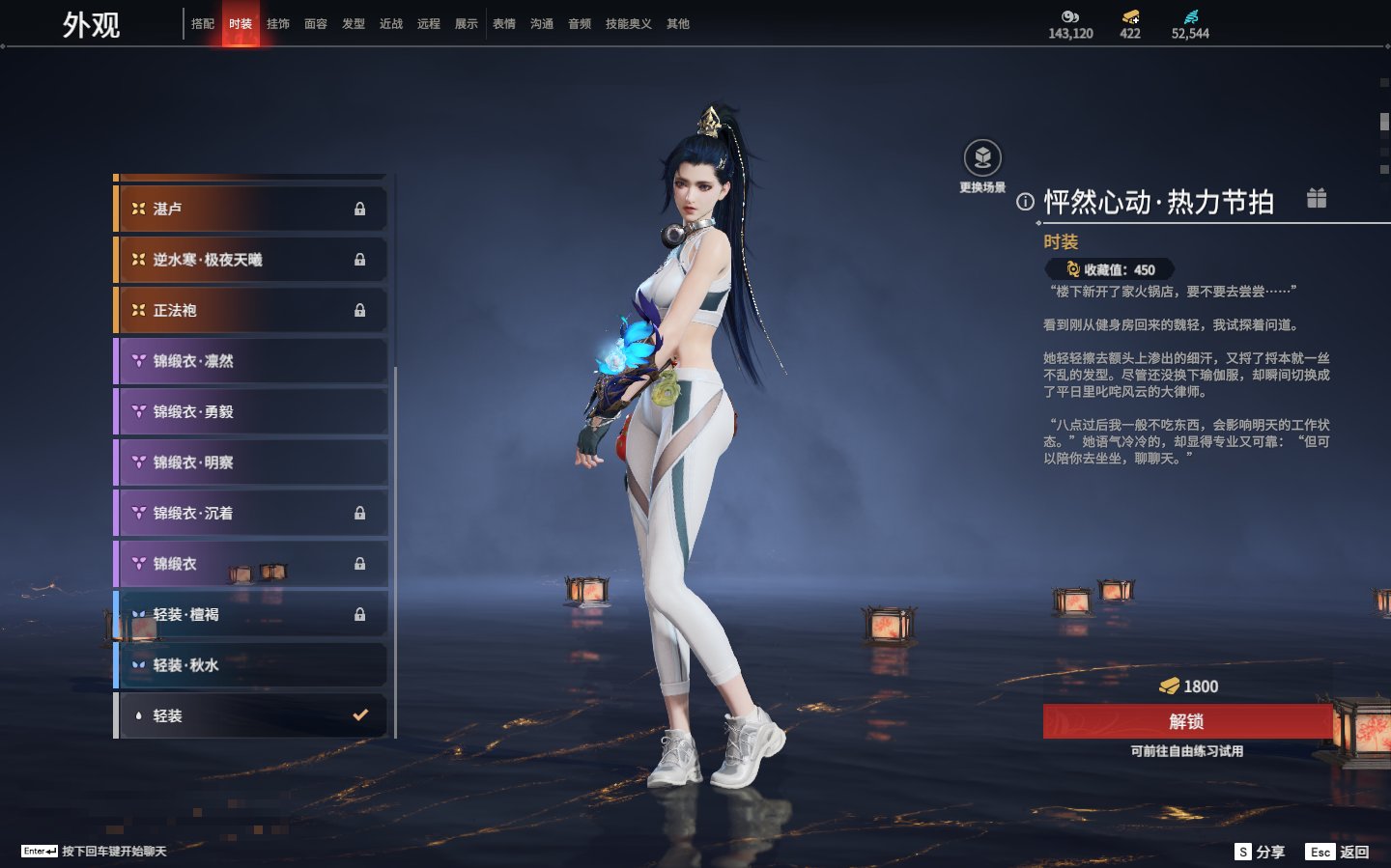Choose the 湛卢 outfit entry
This screenshot has width=1391, height=868.
[x=251, y=209]
